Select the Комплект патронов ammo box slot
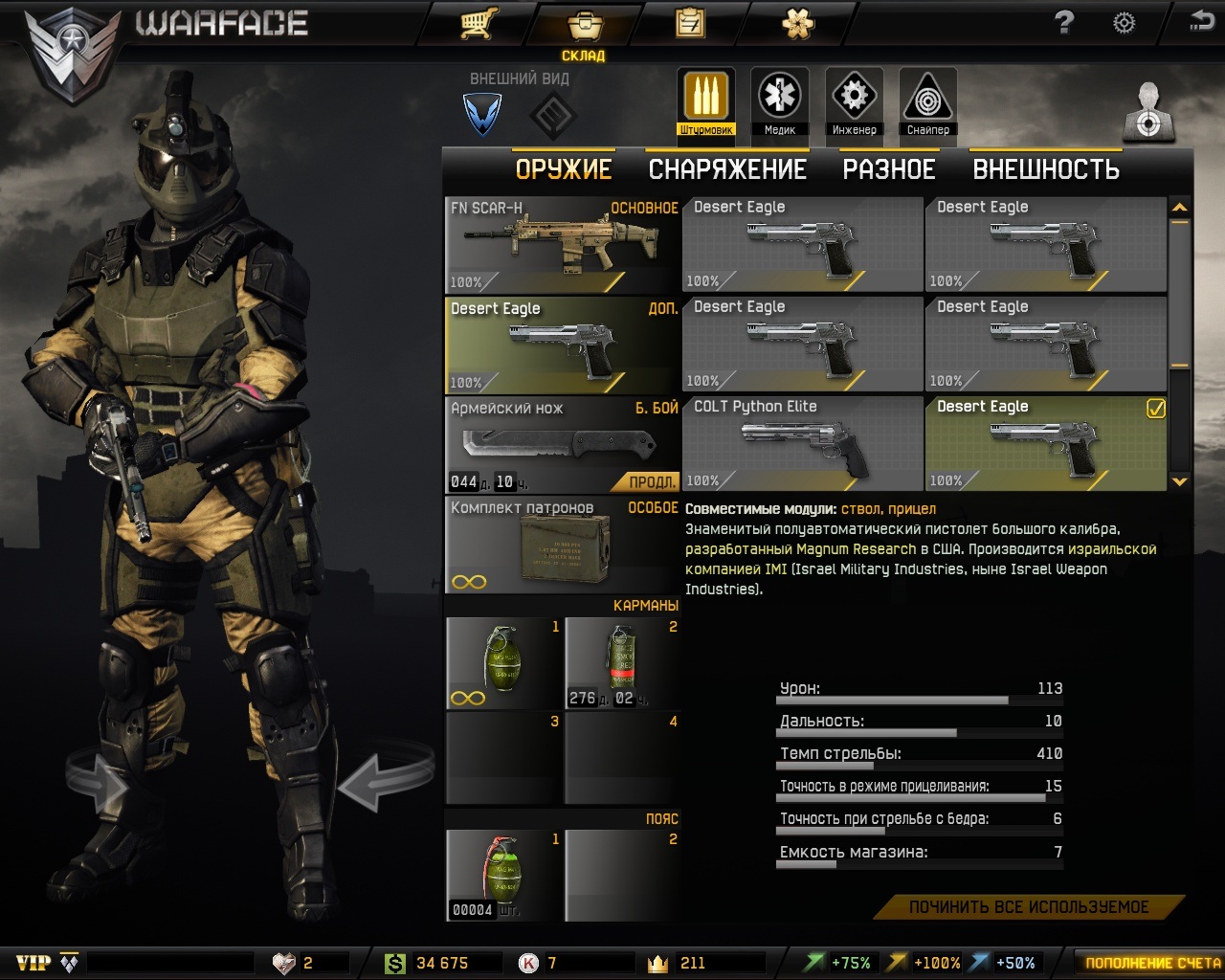 point(562,546)
